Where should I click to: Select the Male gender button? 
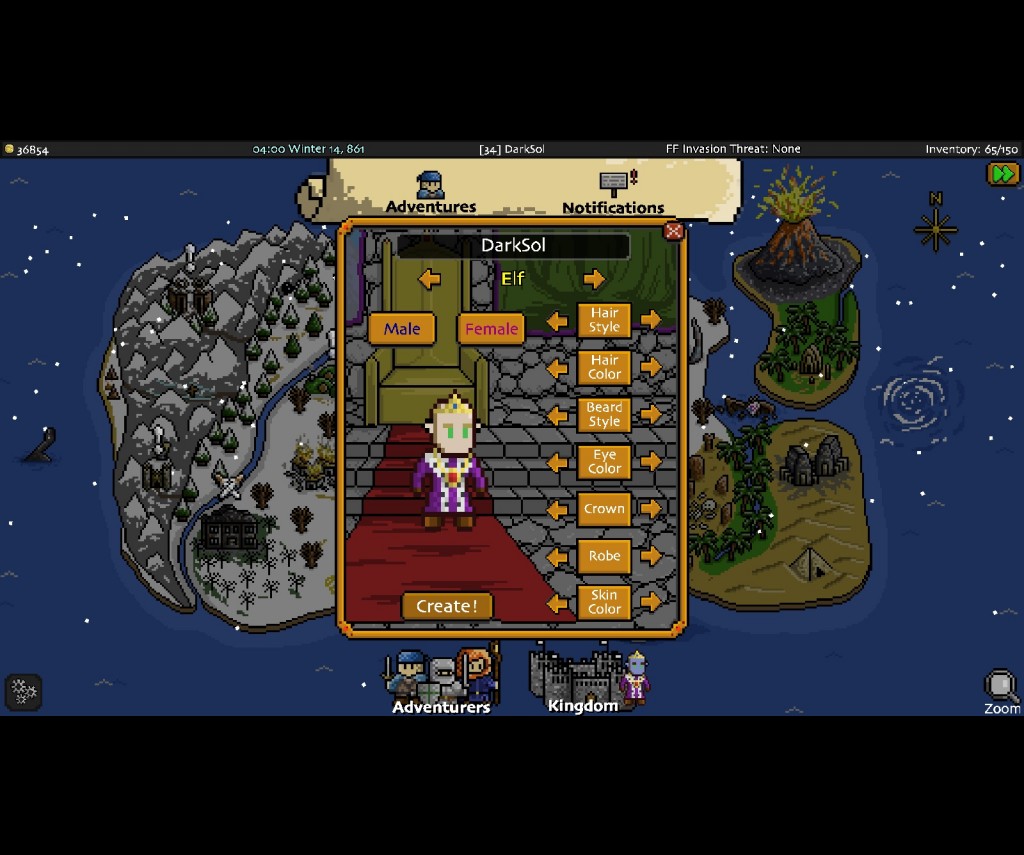click(x=402, y=329)
